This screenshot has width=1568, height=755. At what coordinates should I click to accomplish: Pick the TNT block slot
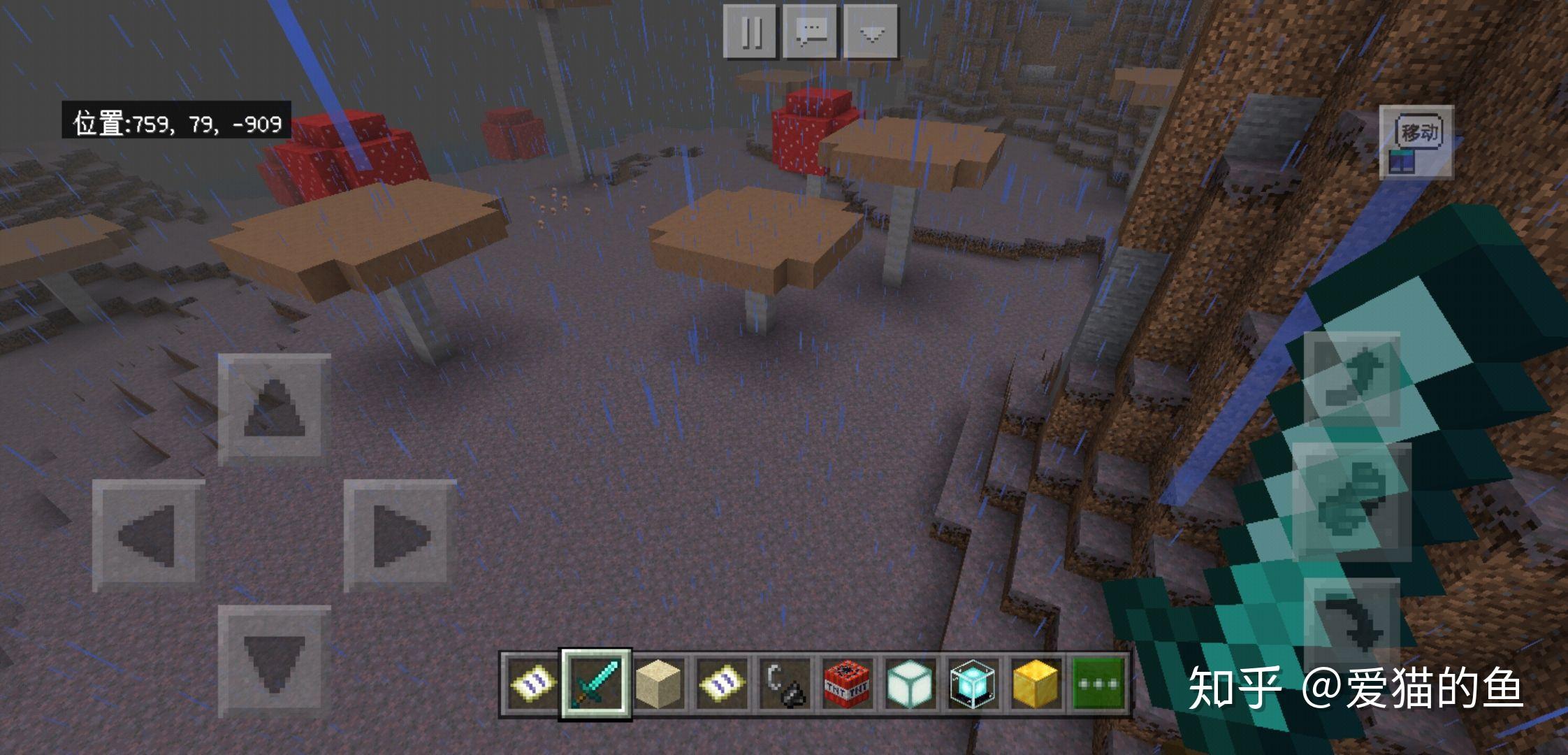(x=846, y=683)
